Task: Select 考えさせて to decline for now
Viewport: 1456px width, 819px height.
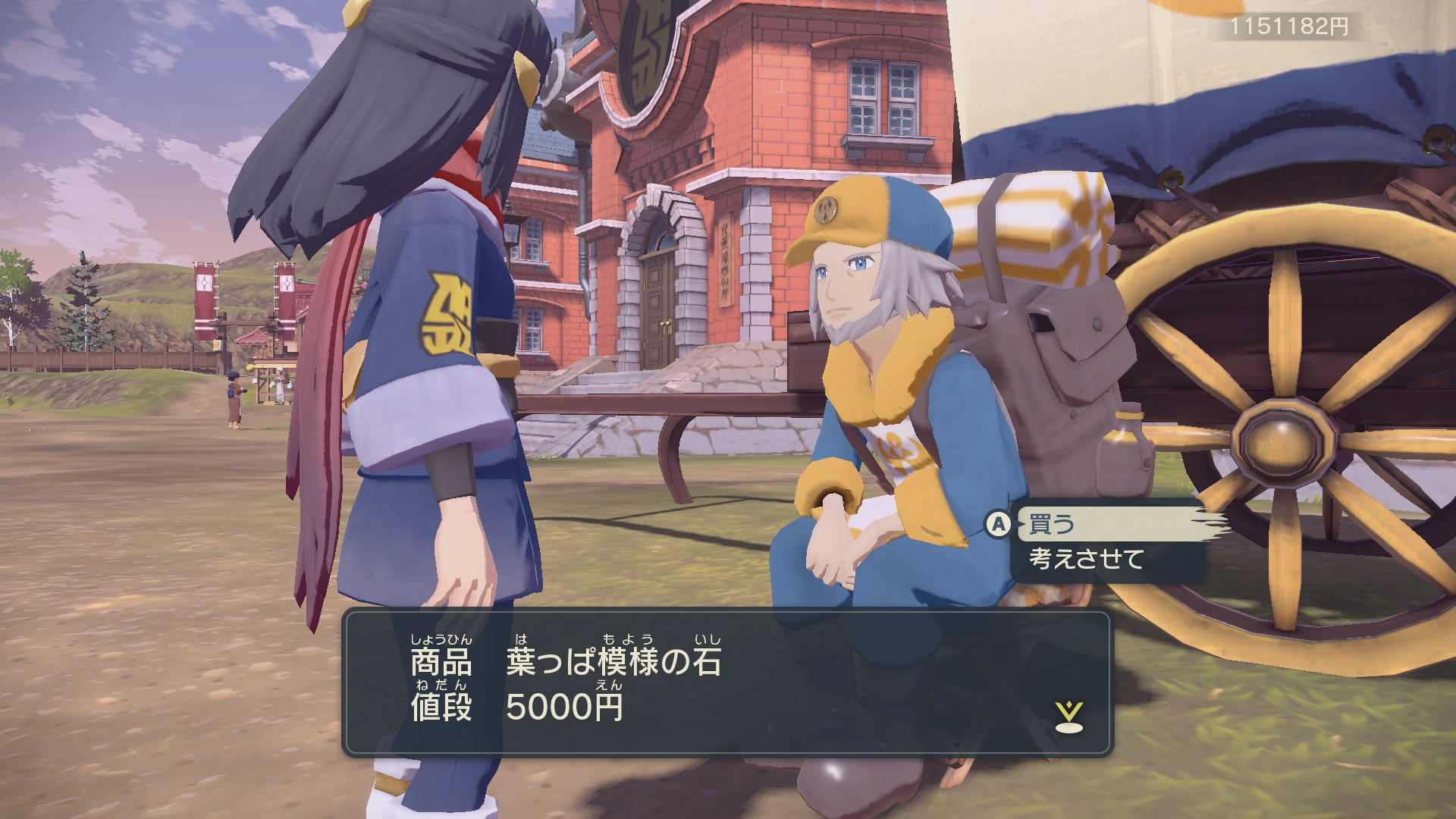Action: (x=1086, y=560)
